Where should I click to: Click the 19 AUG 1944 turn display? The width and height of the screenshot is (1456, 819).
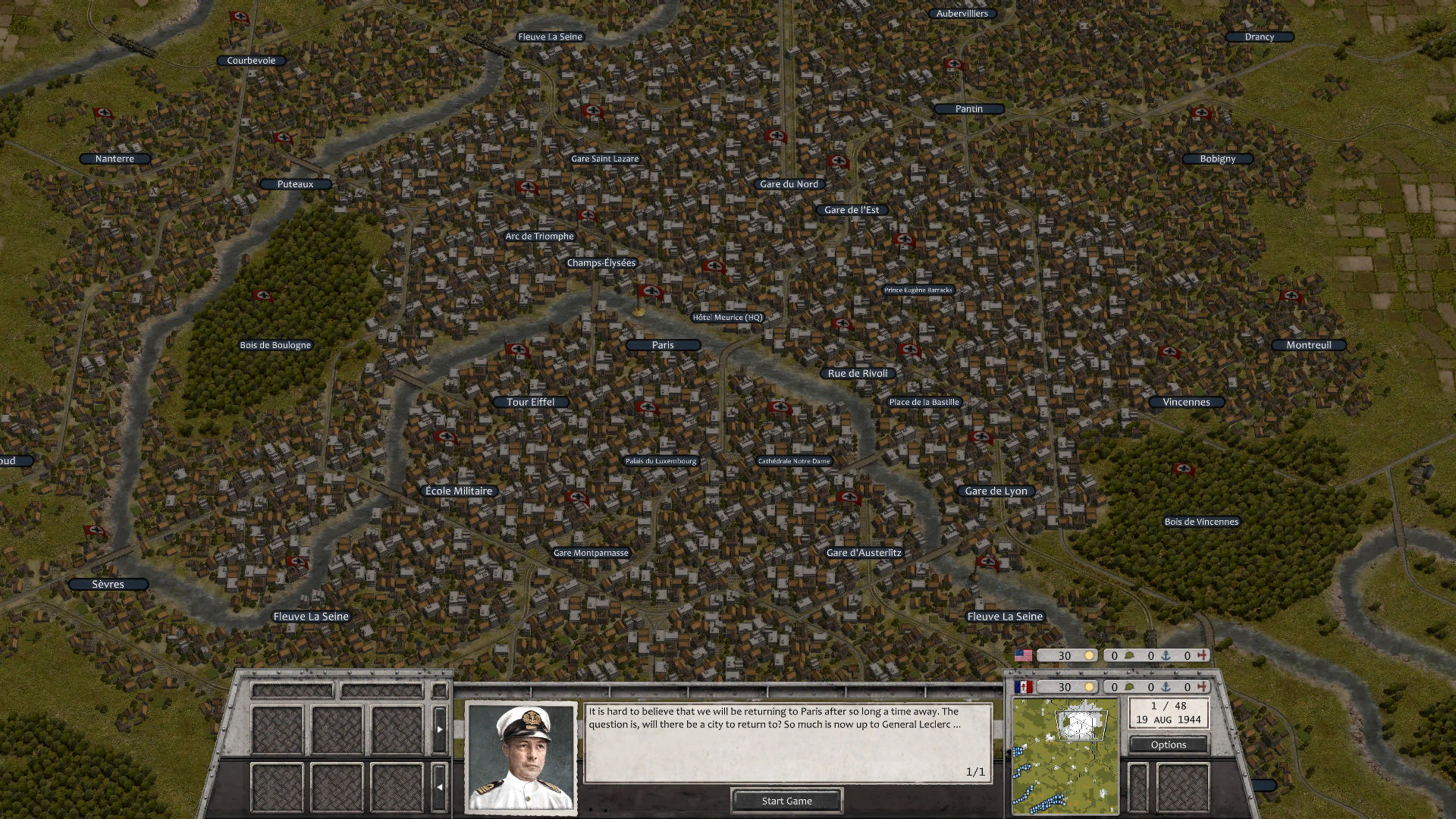pos(1168,713)
